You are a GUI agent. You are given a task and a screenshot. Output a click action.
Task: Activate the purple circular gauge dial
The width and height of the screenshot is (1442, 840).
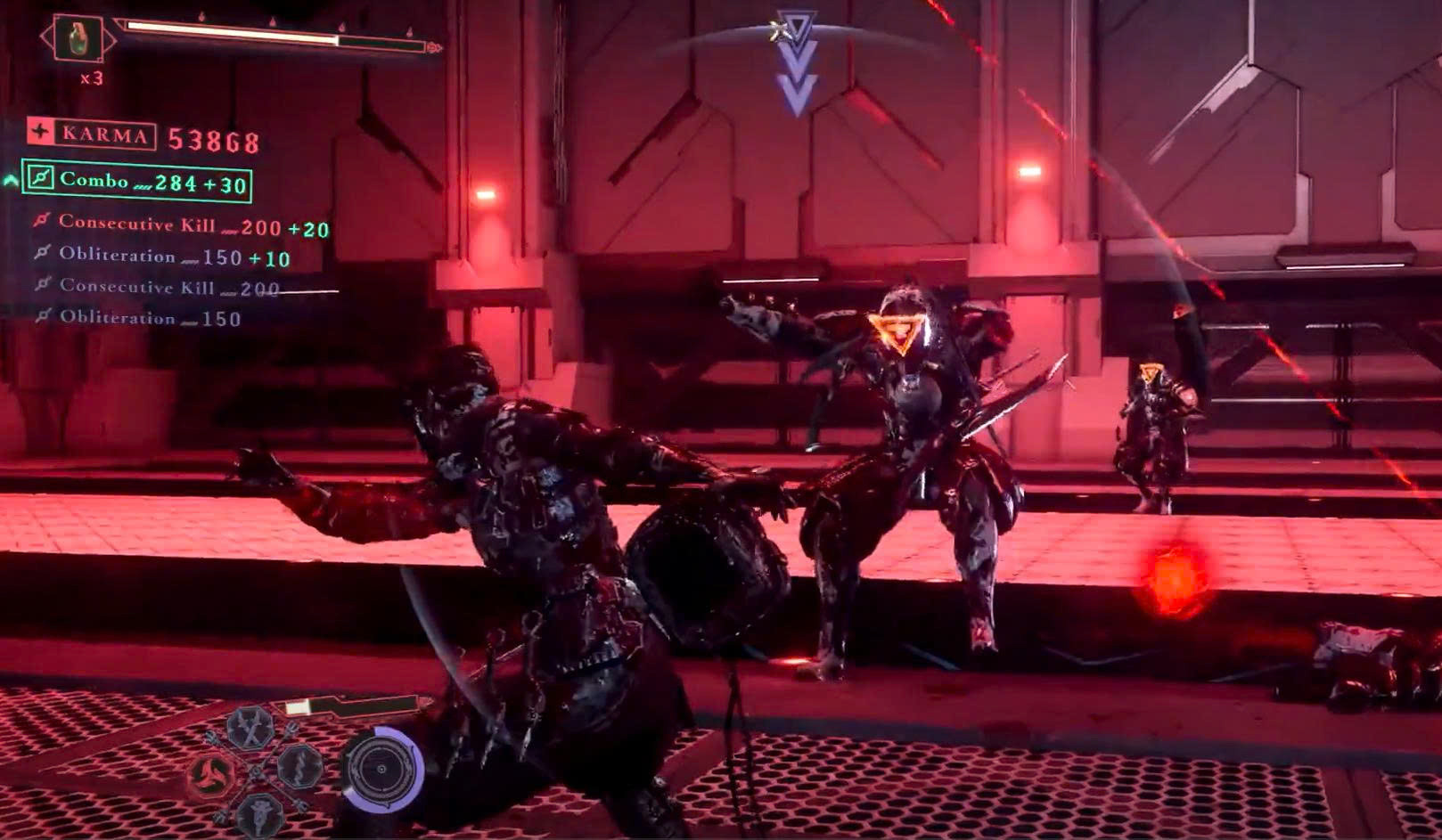click(x=382, y=770)
